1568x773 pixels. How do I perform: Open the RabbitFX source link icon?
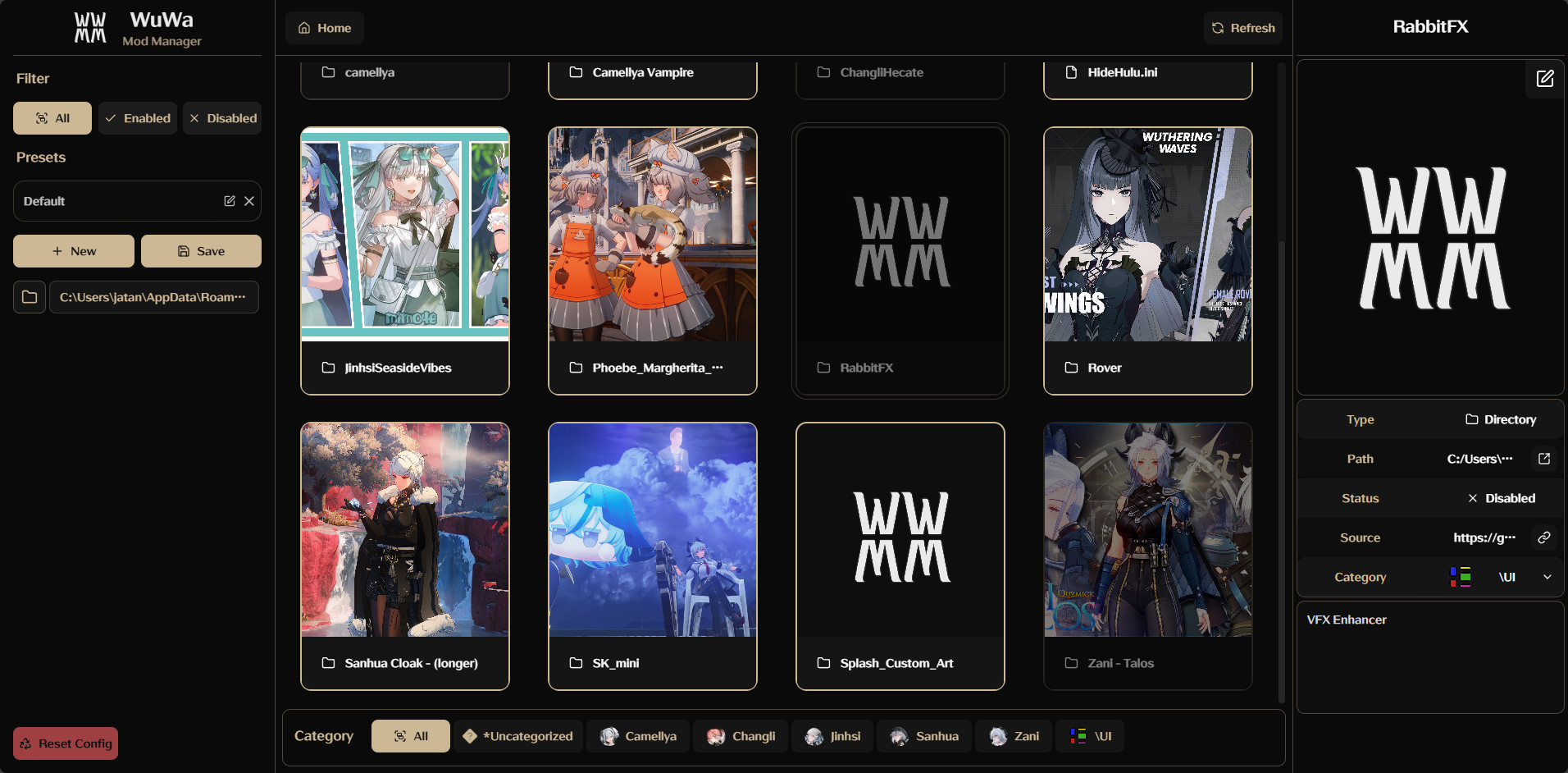[1544, 537]
